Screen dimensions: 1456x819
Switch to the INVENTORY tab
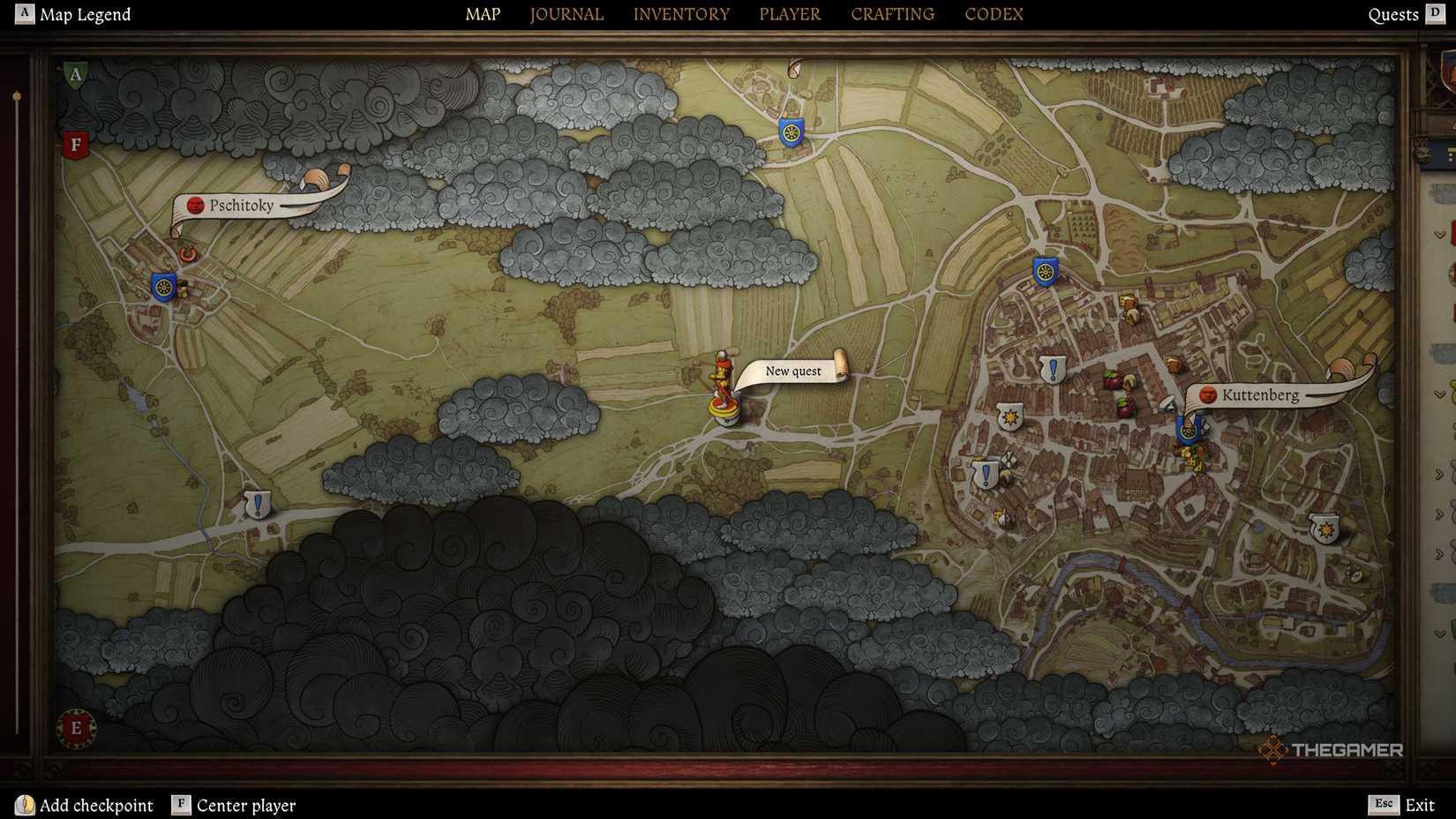click(x=681, y=13)
